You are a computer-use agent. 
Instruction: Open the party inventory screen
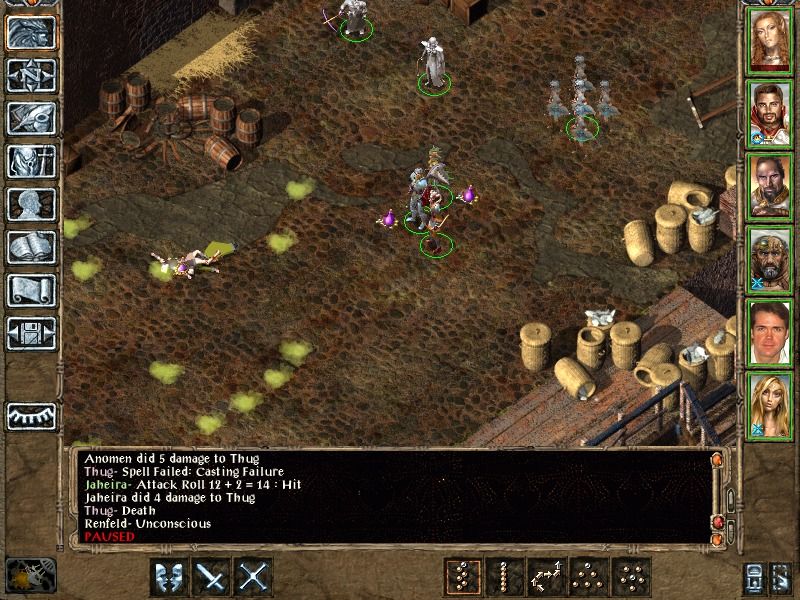pos(32,161)
